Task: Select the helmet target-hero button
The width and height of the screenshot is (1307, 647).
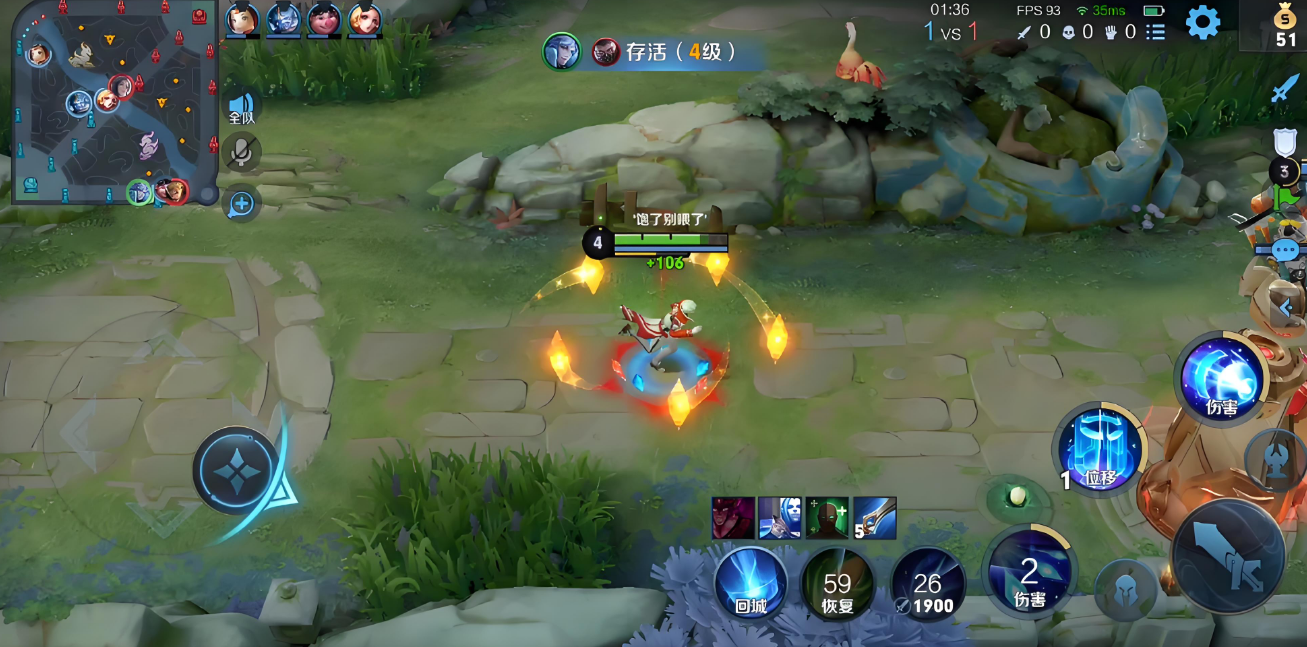Action: pyautogui.click(x=1129, y=590)
